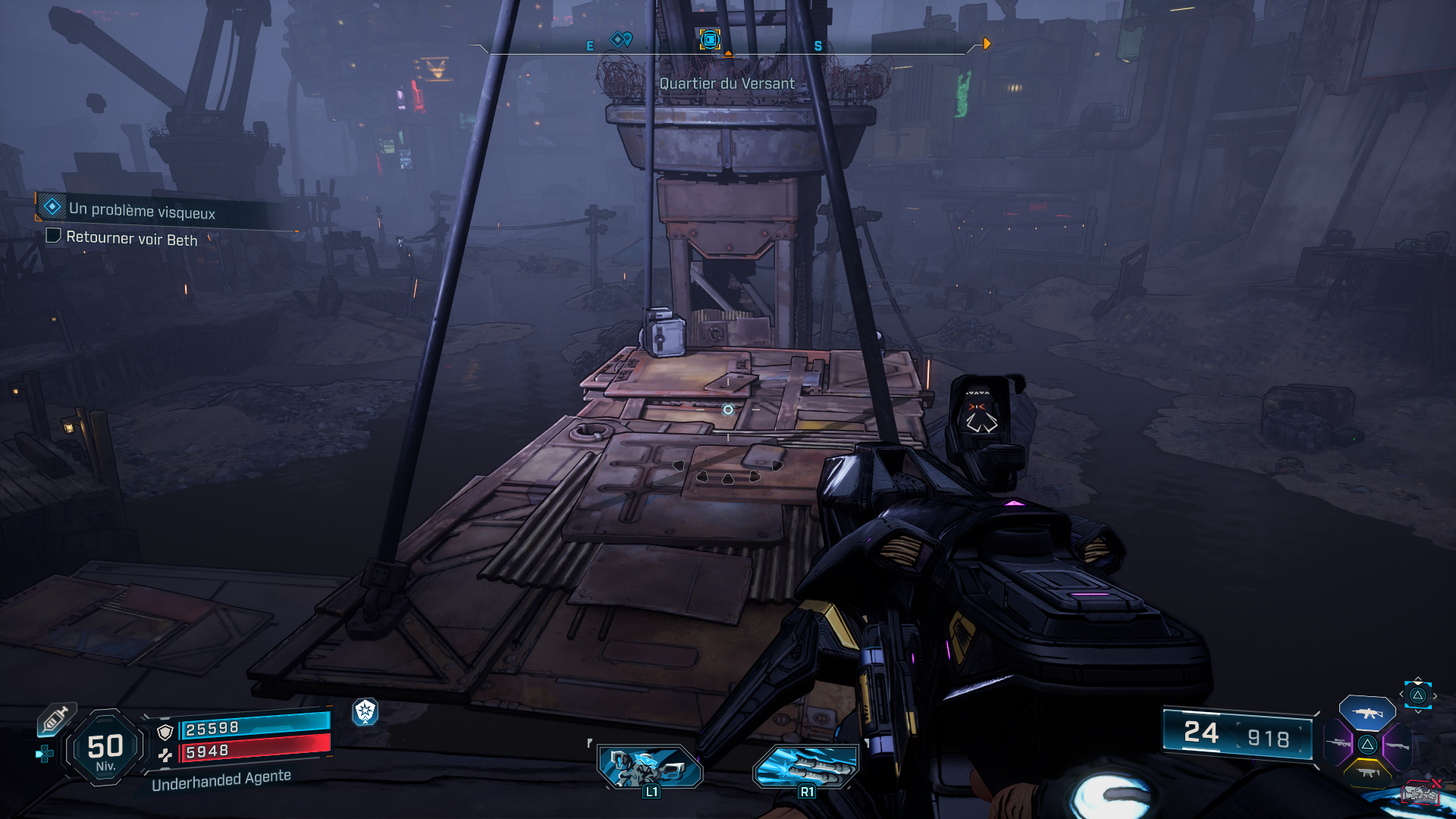Viewport: 1456px width, 819px height.
Task: Select the "Un problème visqueux" quest tracker
Action: [x=142, y=210]
